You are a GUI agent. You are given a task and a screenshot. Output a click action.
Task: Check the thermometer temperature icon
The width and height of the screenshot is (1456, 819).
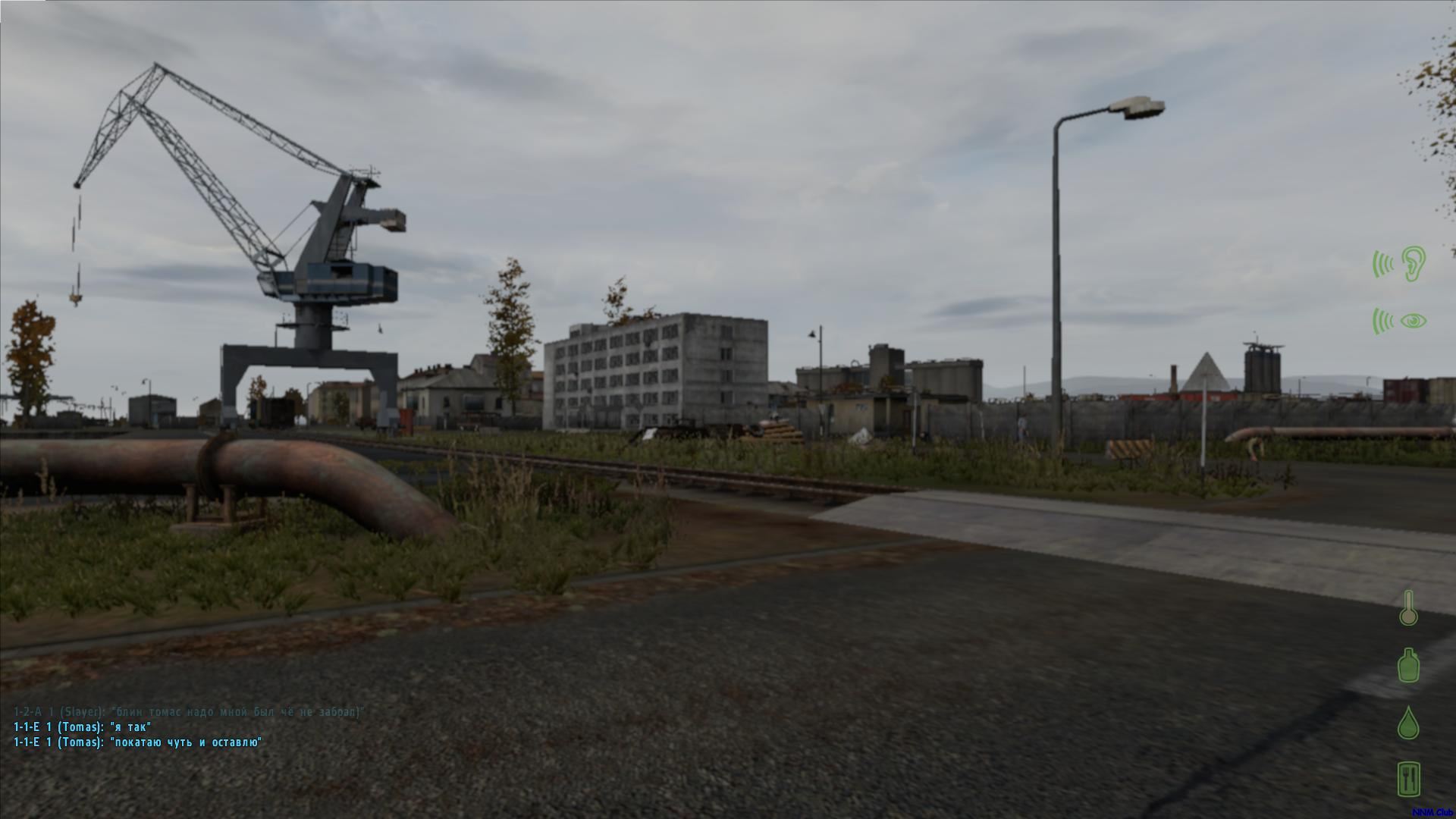(1408, 607)
